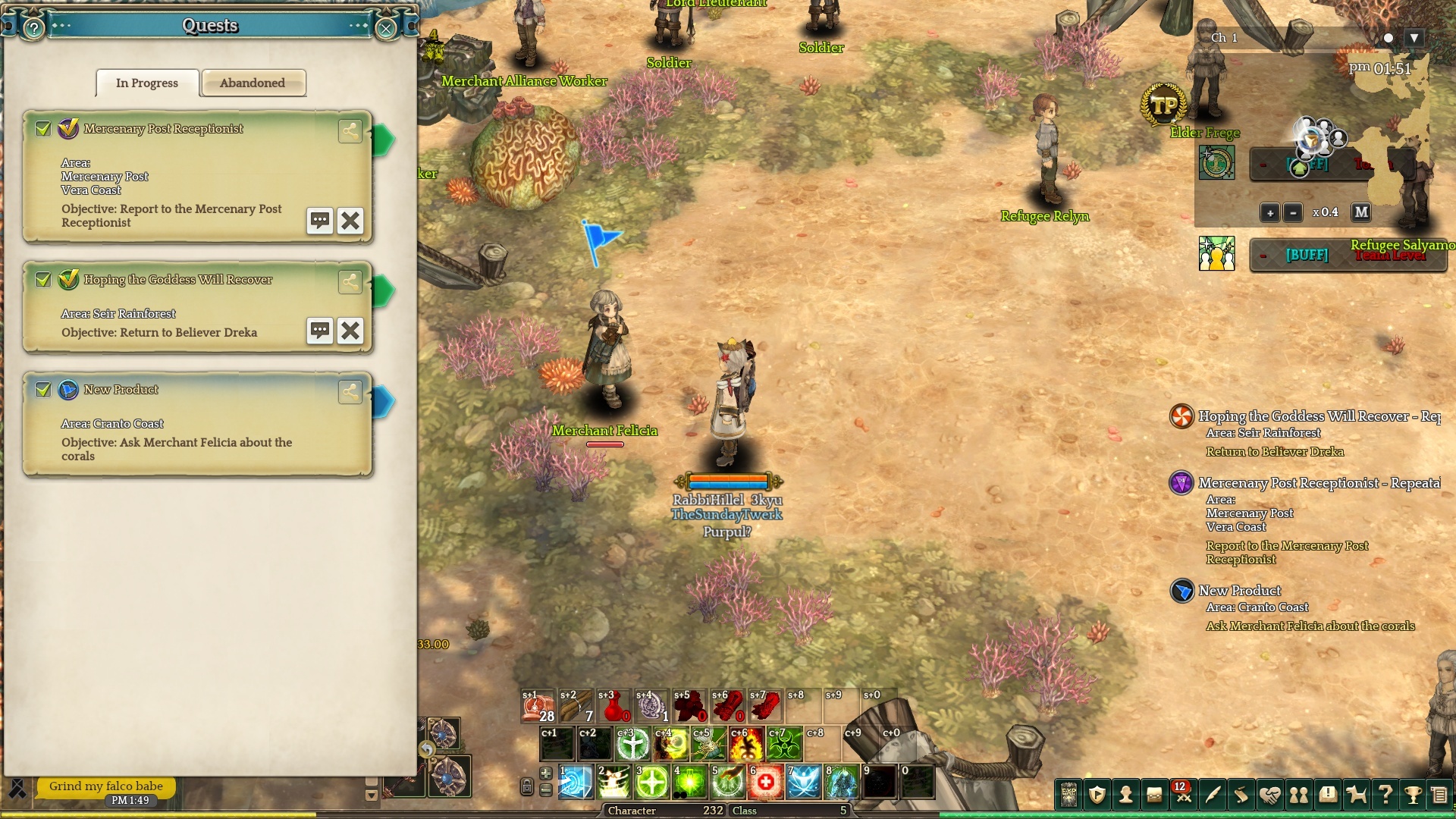Open the inventory bag icon
The height and width of the screenshot is (819, 1456).
1154,795
